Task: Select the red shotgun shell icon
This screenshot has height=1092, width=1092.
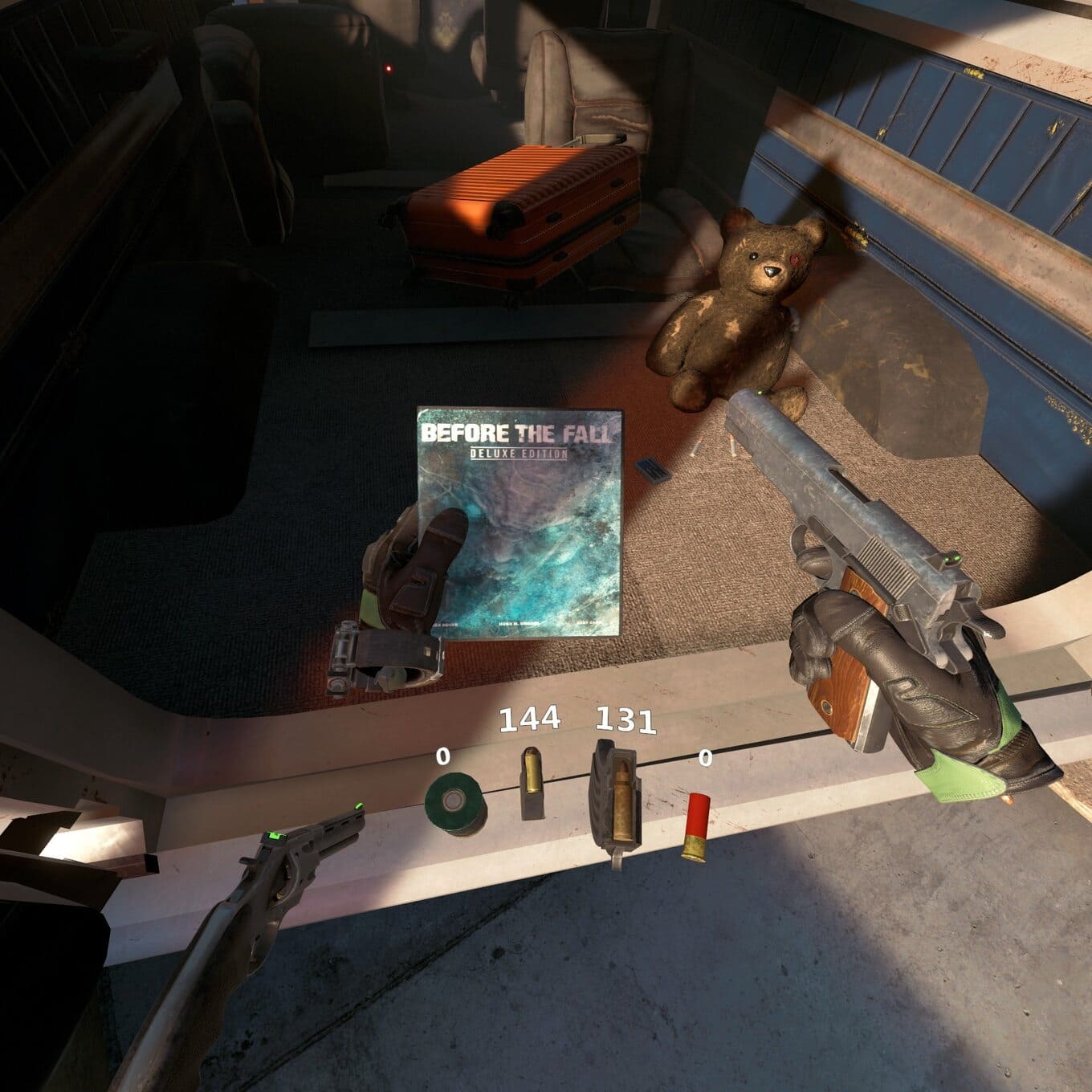Action: 697,827
